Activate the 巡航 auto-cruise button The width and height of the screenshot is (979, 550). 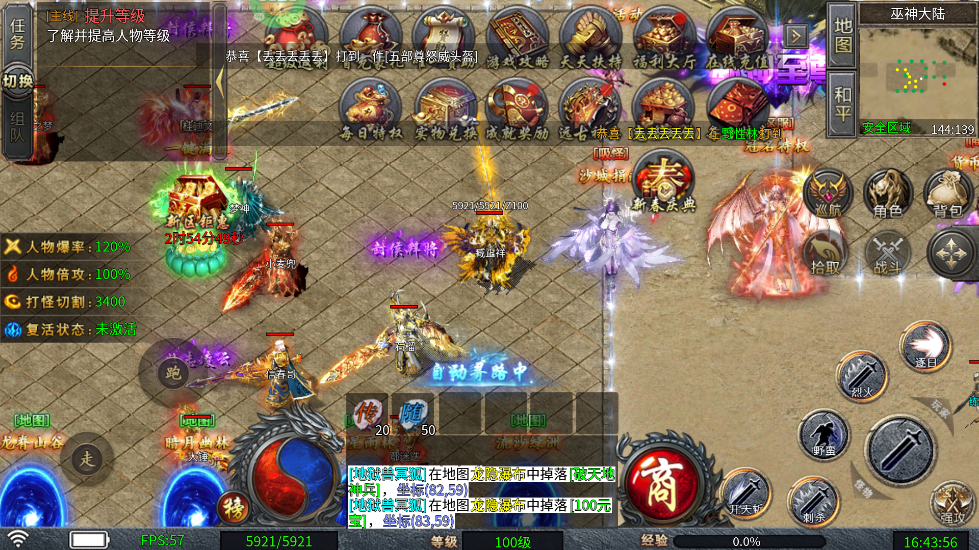coord(827,193)
